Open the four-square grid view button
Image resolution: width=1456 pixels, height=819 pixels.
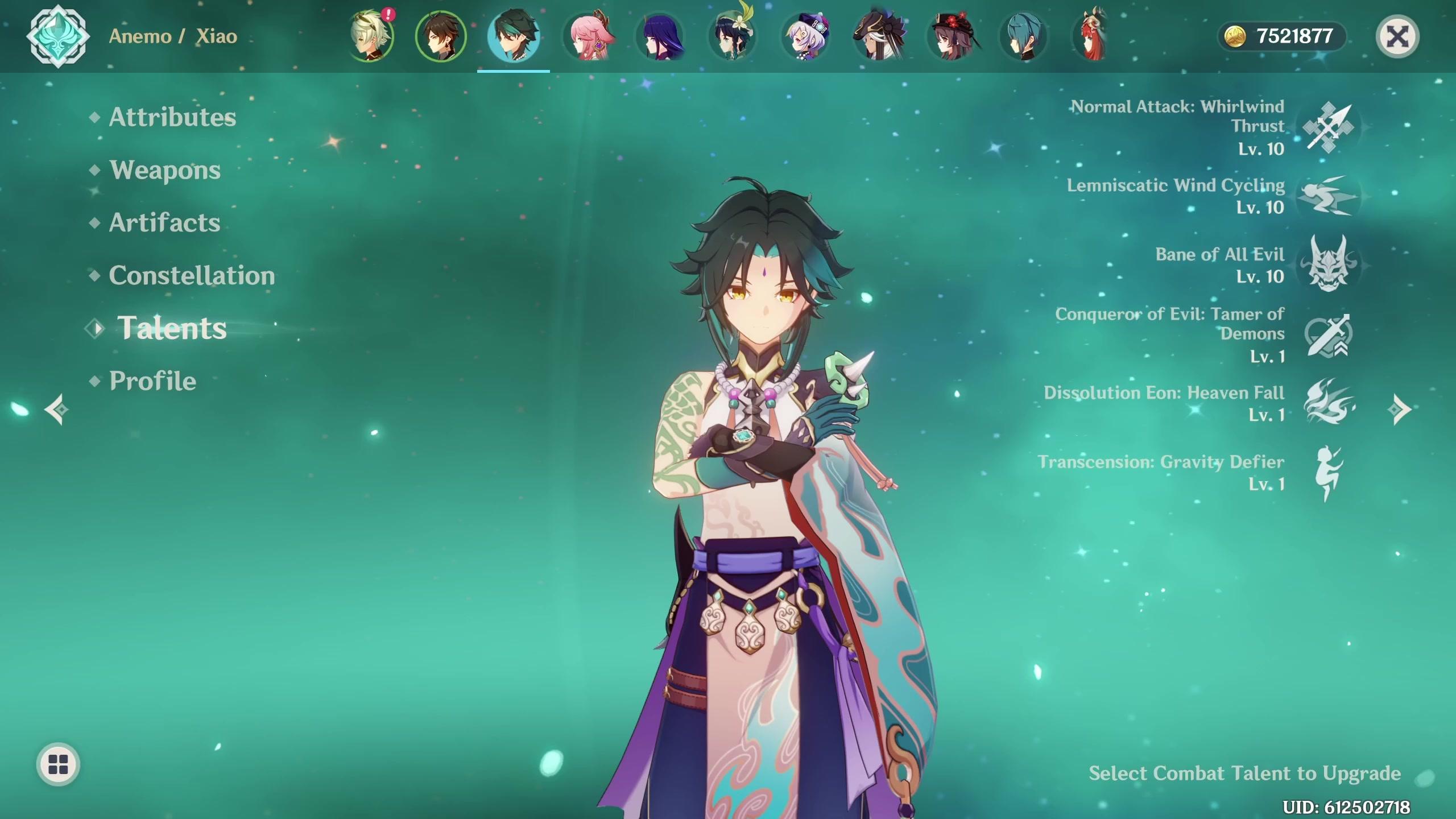[58, 764]
